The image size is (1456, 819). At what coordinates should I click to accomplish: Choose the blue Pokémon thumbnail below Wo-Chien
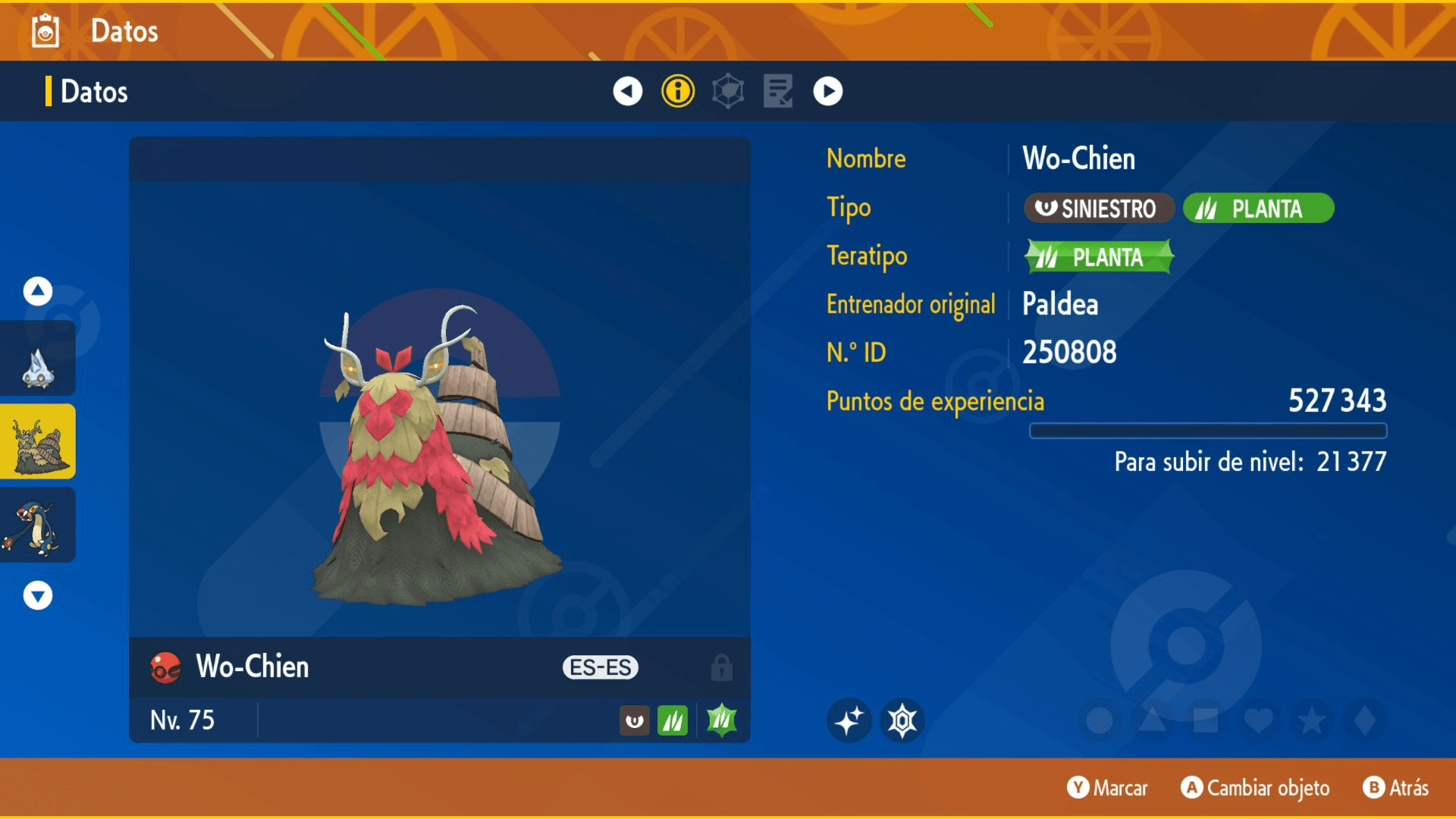[x=38, y=526]
